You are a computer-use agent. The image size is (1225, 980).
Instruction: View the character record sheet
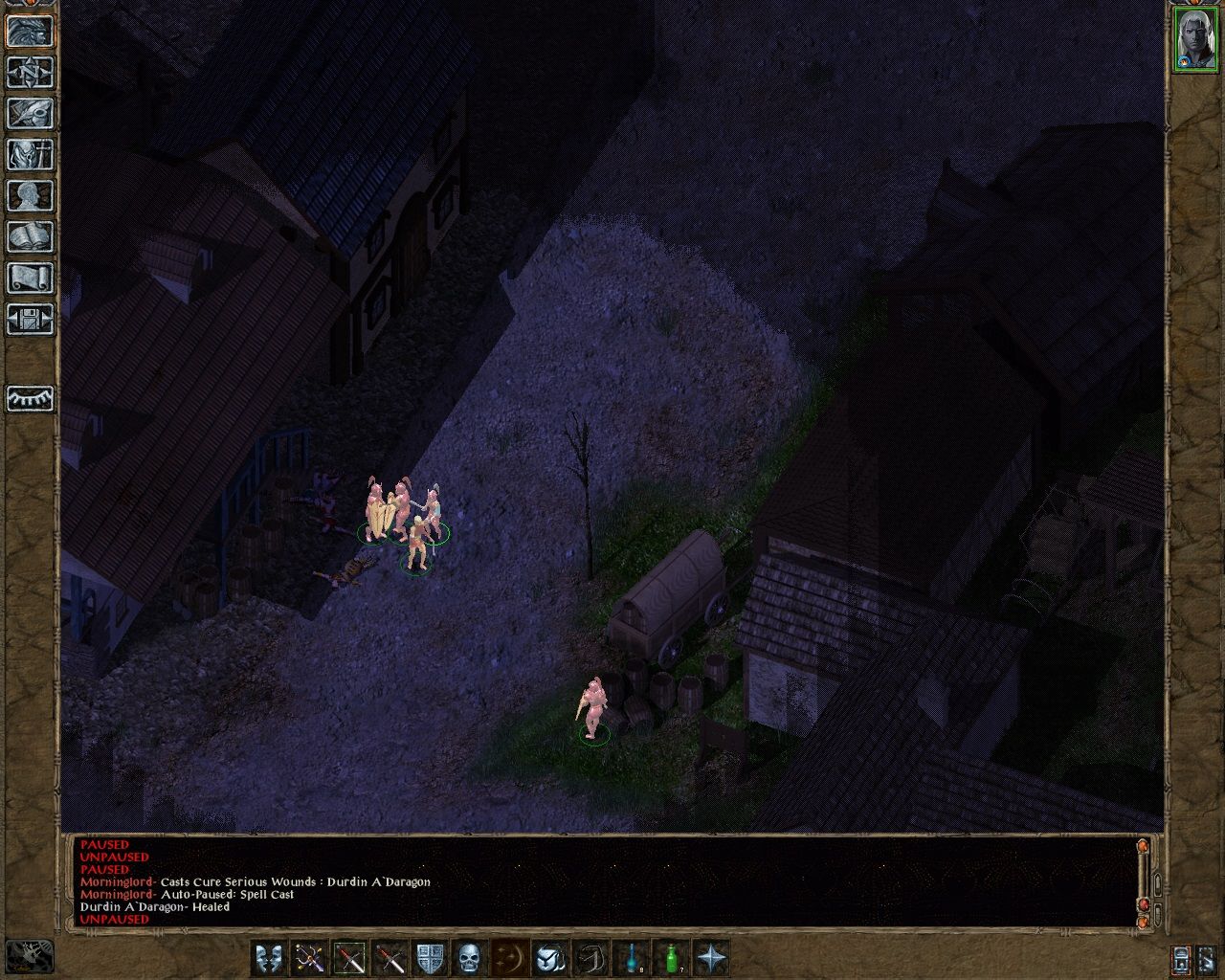click(x=29, y=196)
